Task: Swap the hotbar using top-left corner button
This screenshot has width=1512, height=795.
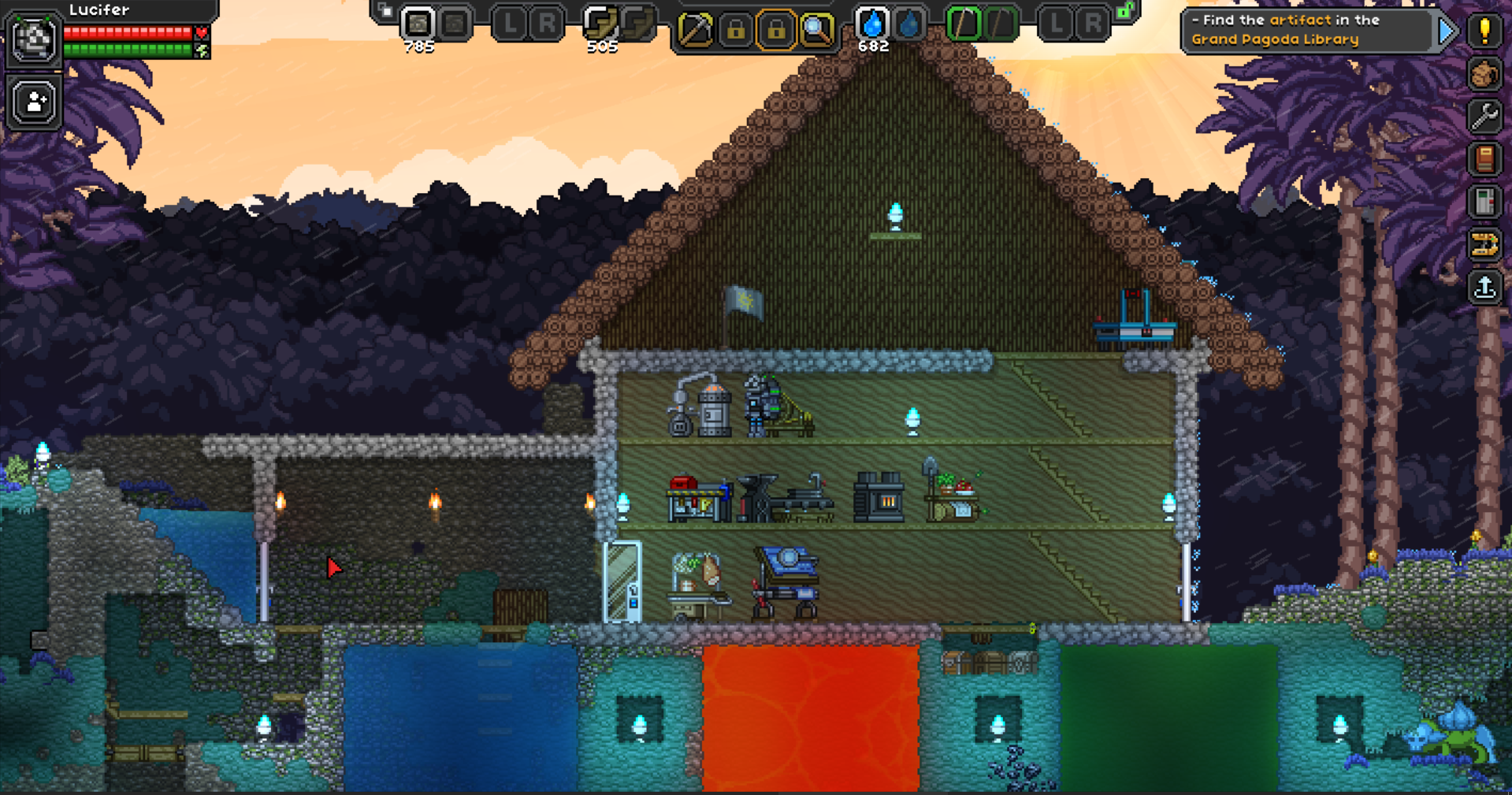Action: pyautogui.click(x=385, y=11)
